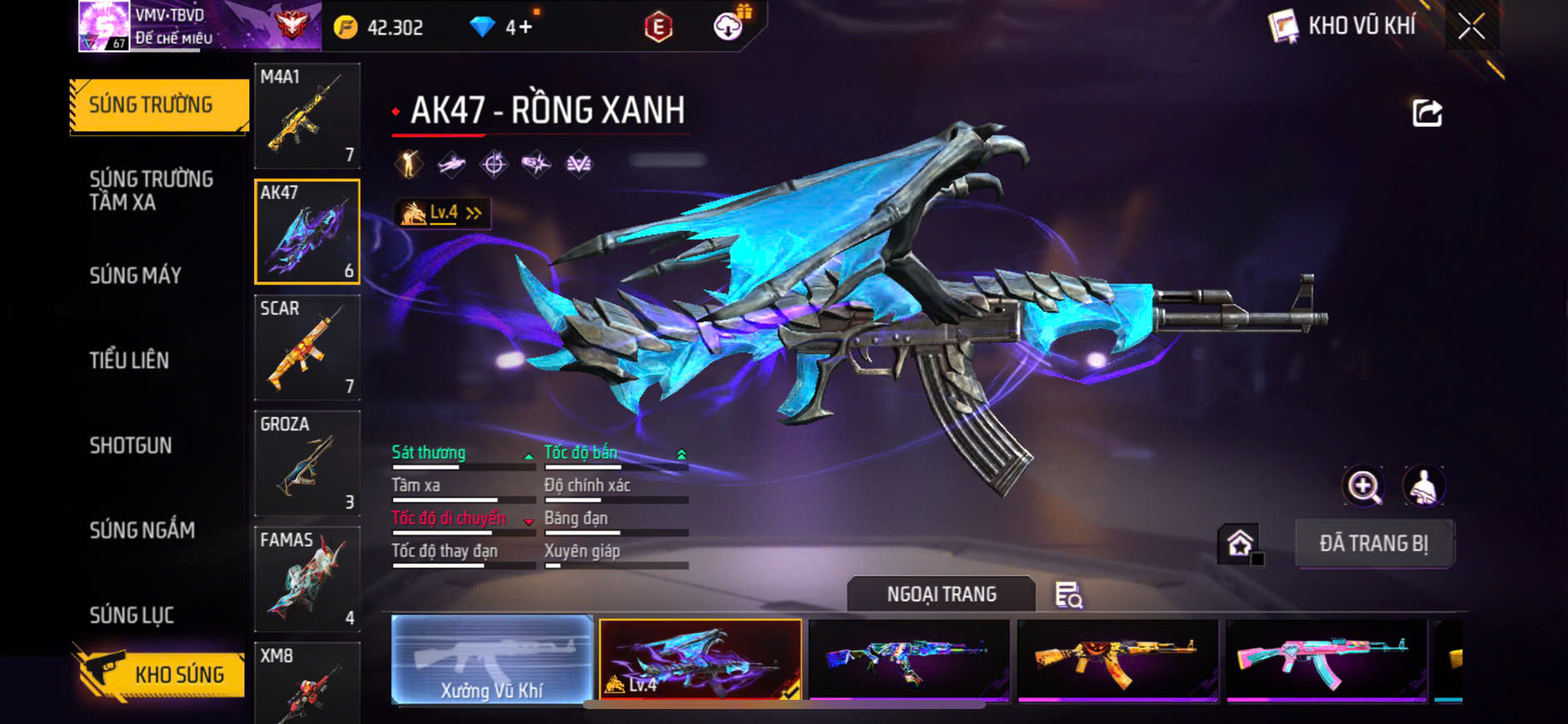Choose the pink AK47 skin thumbnail

point(1326,660)
